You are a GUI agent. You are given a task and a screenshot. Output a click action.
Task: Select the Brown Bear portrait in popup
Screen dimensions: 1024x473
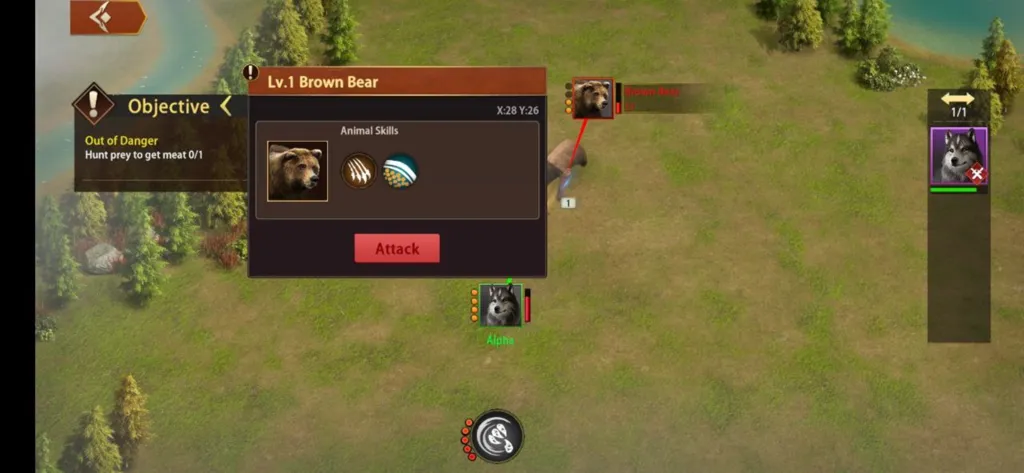297,171
